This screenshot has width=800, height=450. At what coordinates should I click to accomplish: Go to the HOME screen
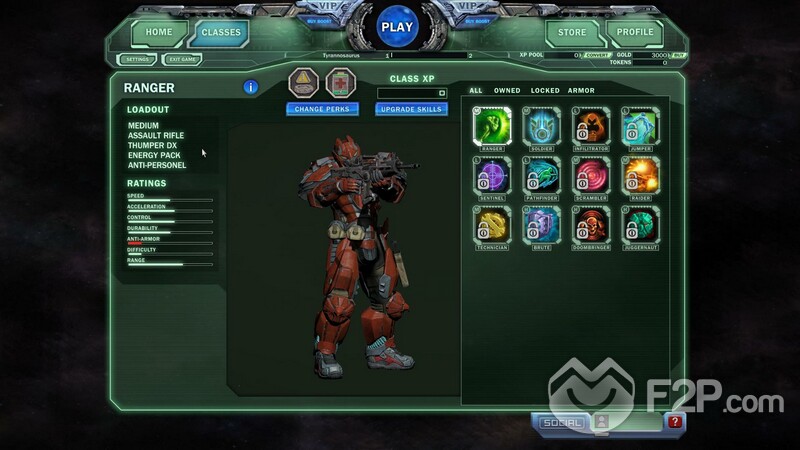(158, 32)
